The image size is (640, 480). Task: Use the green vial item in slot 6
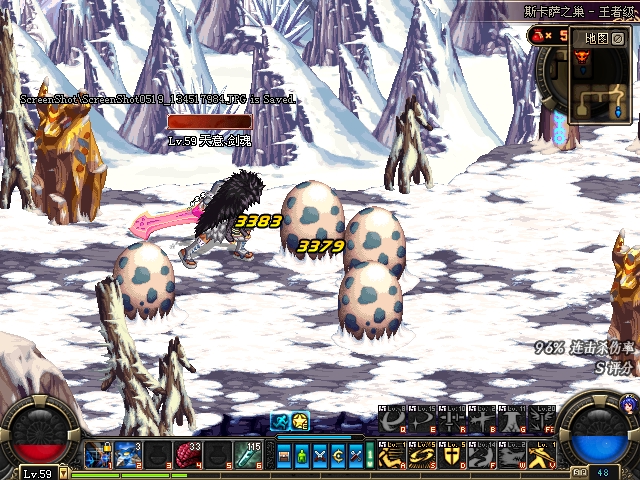click(248, 454)
